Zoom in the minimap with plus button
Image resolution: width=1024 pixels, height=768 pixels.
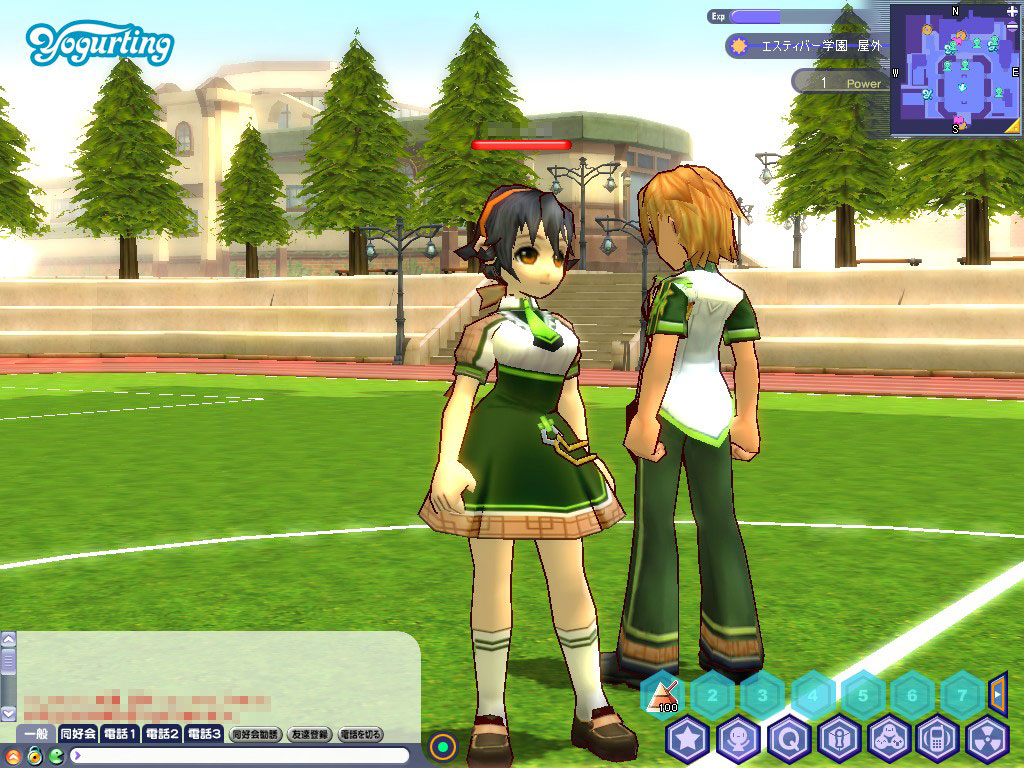[1012, 11]
